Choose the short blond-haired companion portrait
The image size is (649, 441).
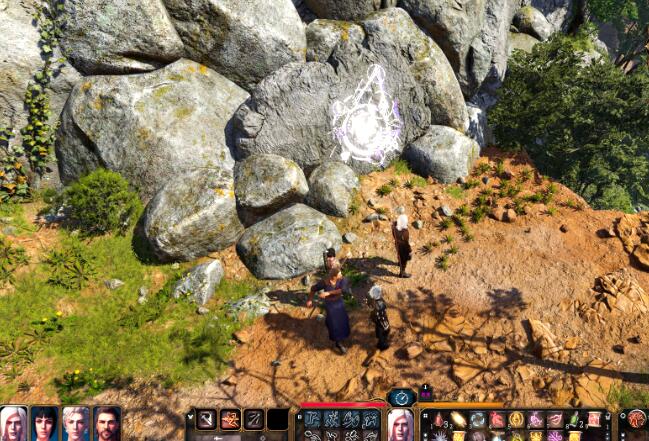76,423
